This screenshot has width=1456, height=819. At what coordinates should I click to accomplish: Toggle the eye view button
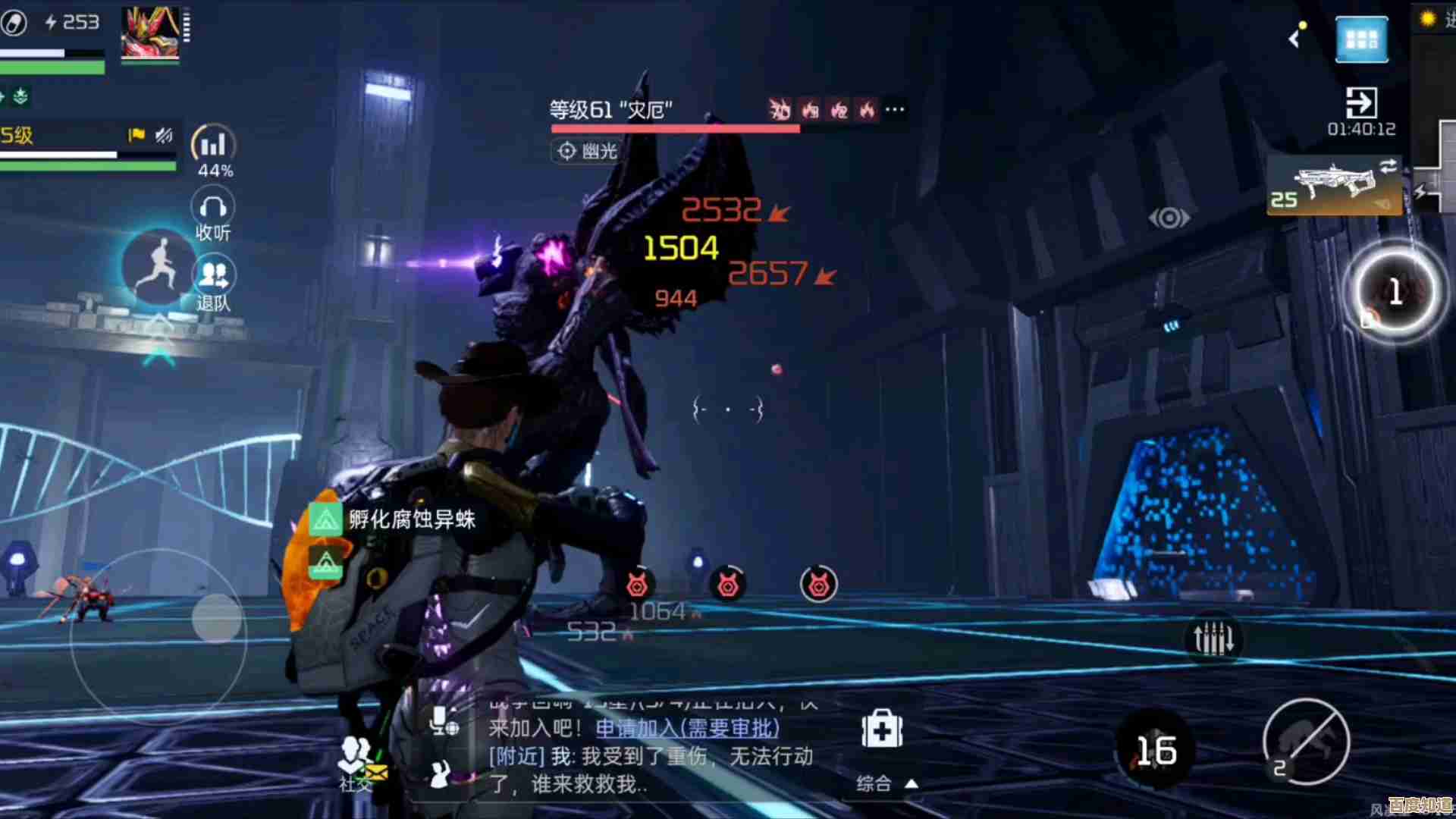pyautogui.click(x=1169, y=218)
